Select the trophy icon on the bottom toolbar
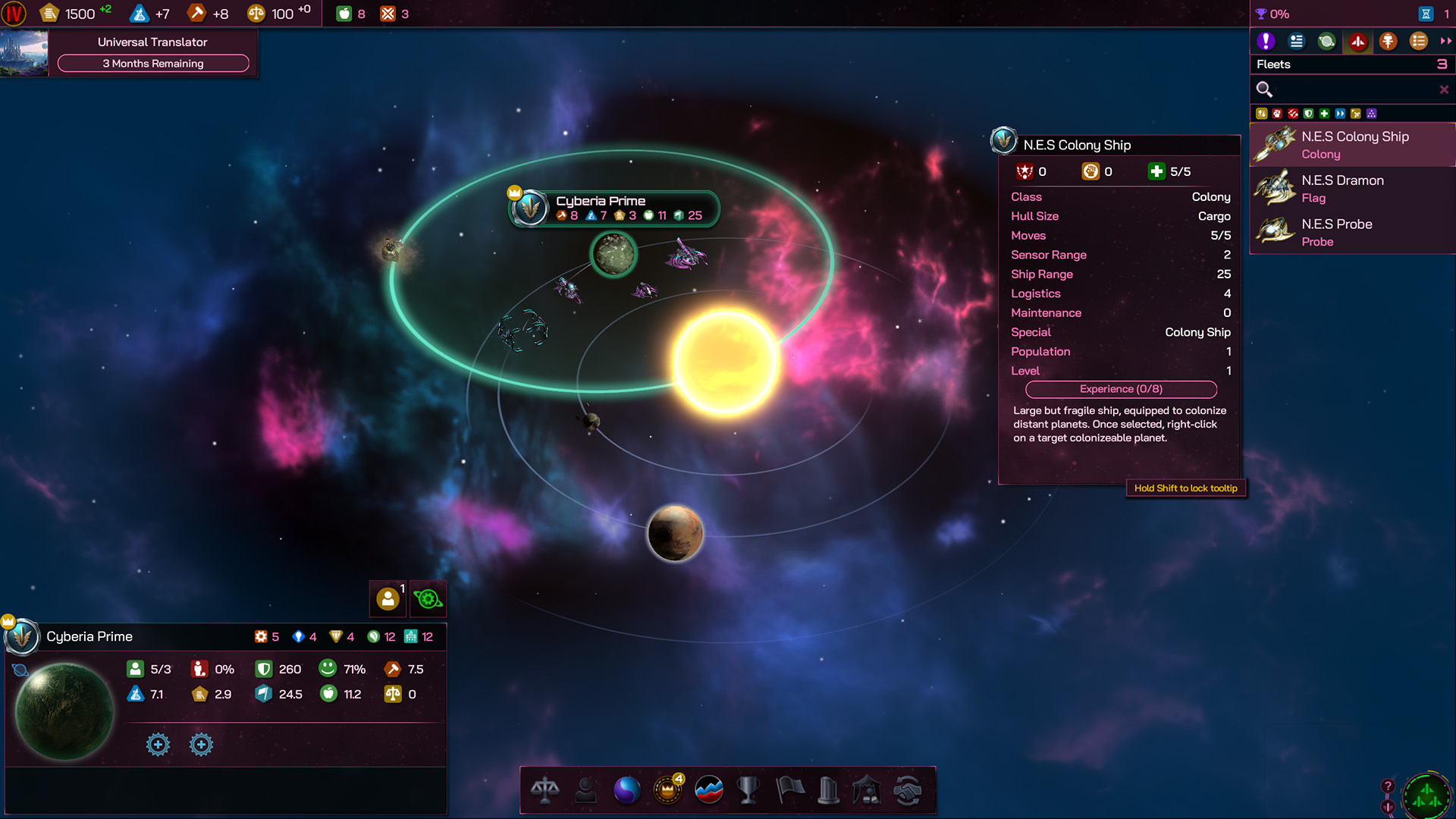1456x819 pixels. pyautogui.click(x=748, y=790)
